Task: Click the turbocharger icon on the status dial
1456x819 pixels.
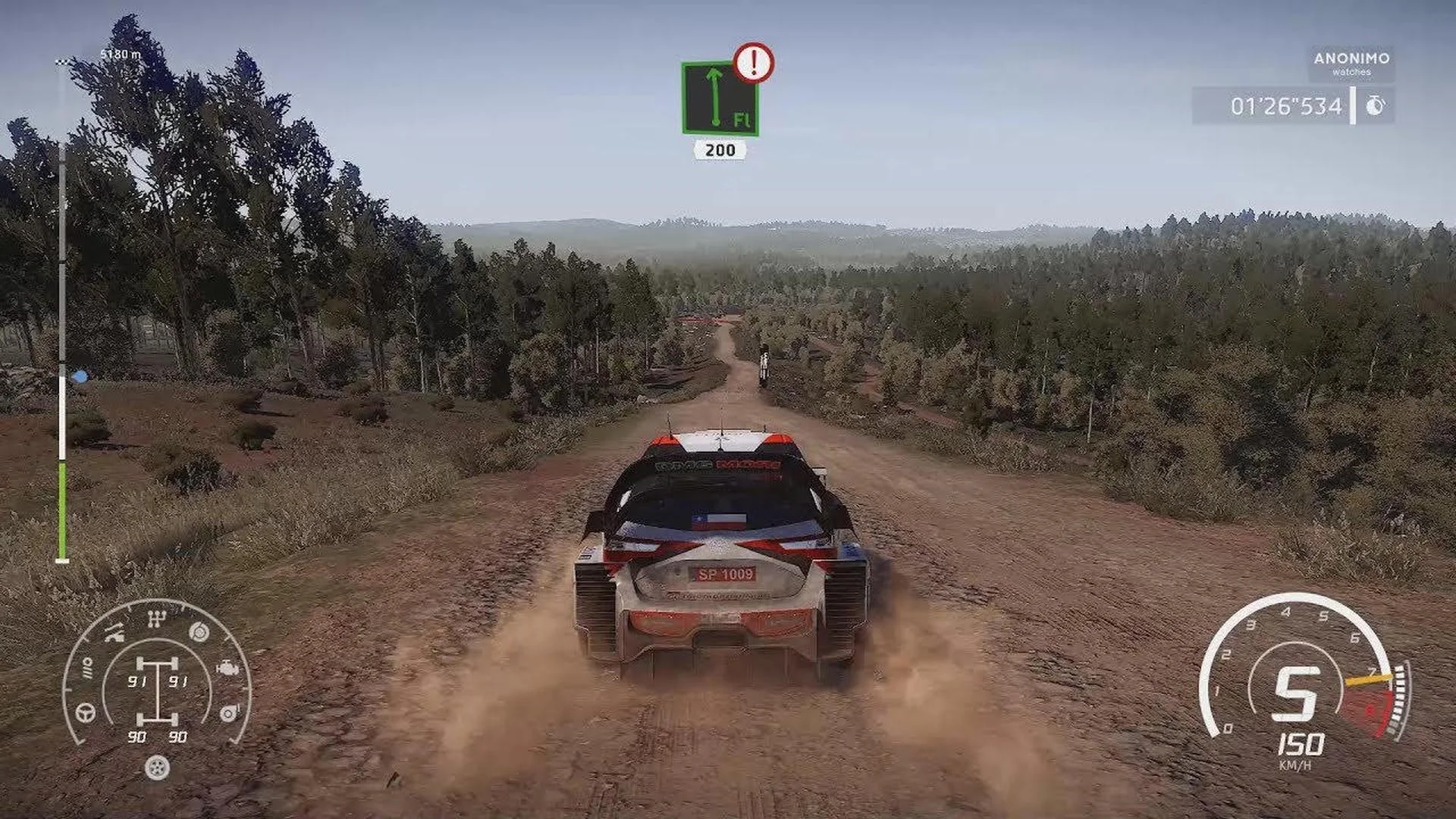Action: tap(229, 712)
